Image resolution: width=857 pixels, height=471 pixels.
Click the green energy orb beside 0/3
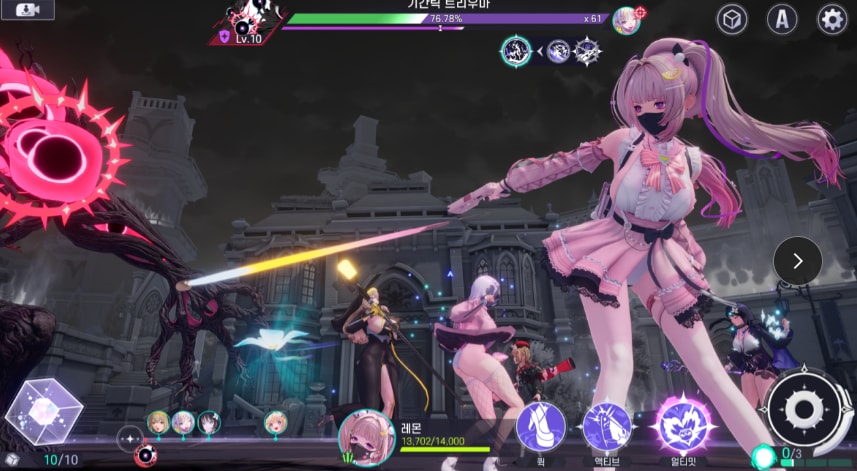(764, 457)
